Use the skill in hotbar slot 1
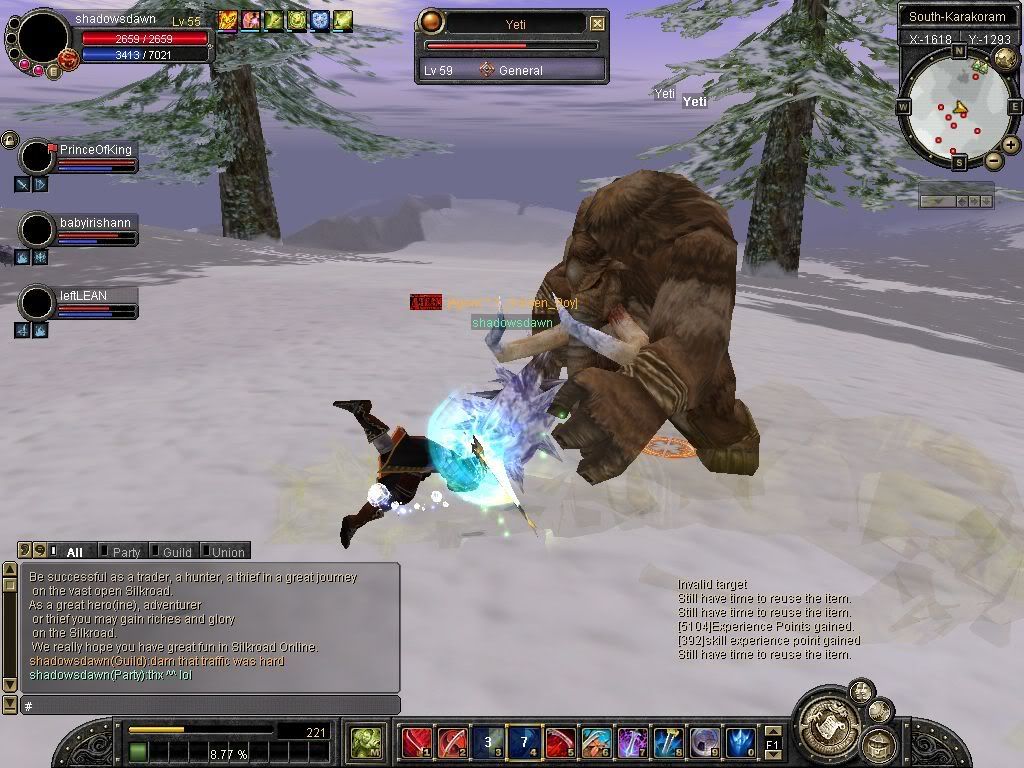 coord(416,741)
